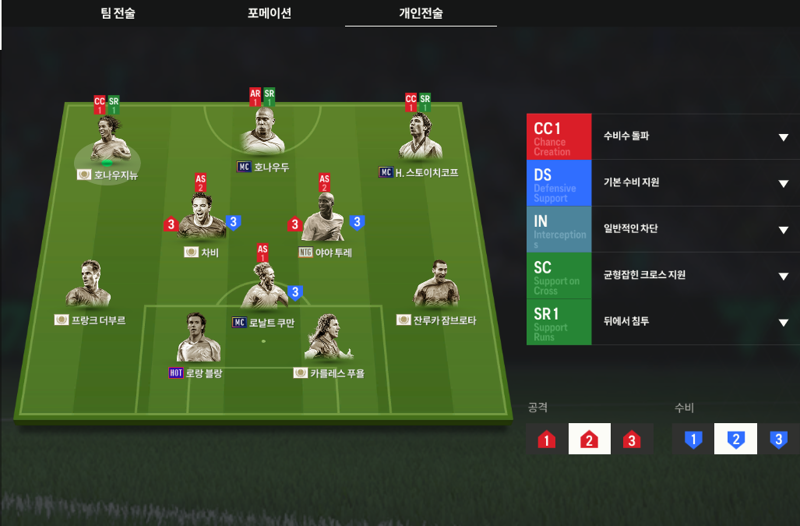Set attack level to red 3
This screenshot has width=800, height=526.
631,439
